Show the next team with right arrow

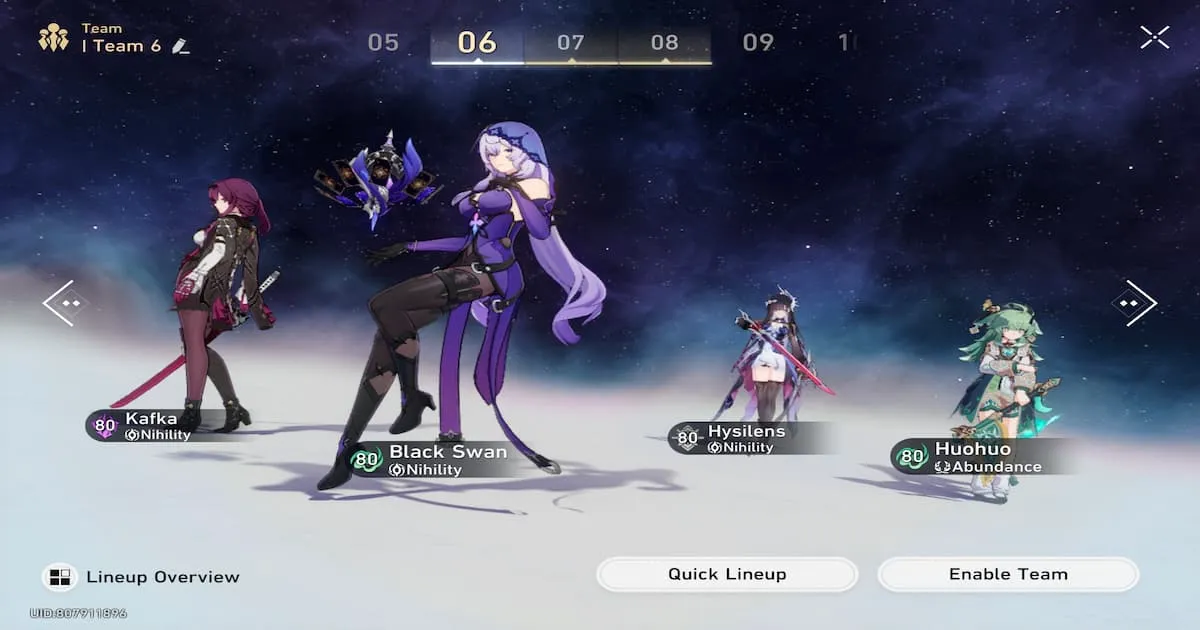point(1134,302)
